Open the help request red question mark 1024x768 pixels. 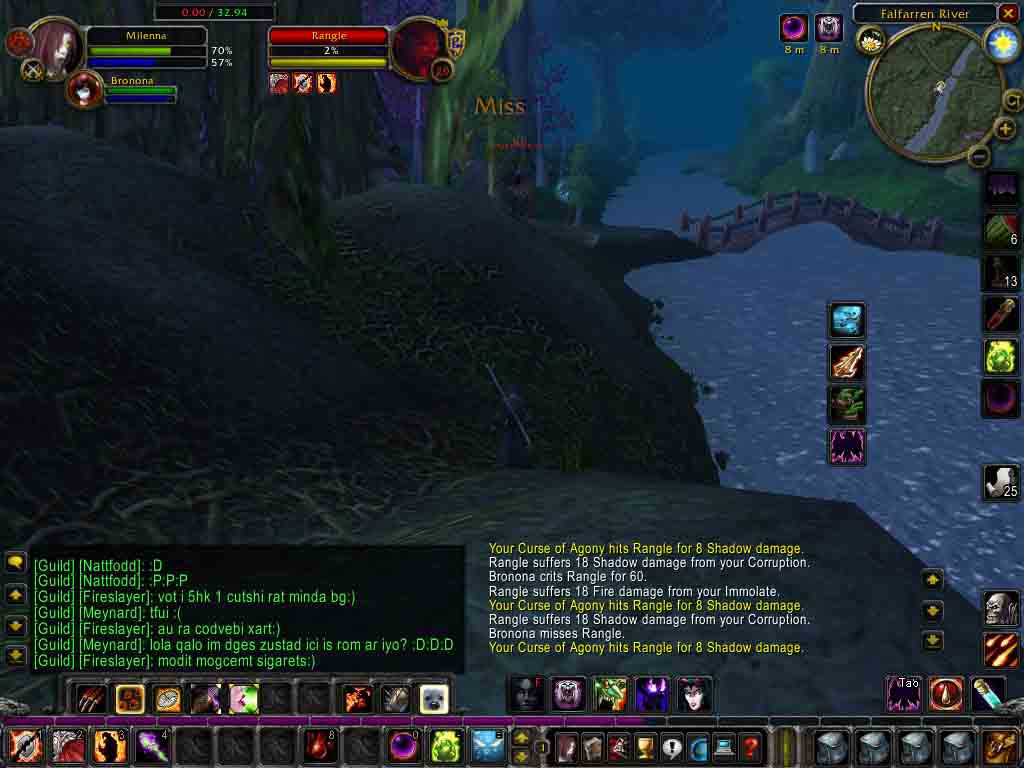(x=750, y=746)
